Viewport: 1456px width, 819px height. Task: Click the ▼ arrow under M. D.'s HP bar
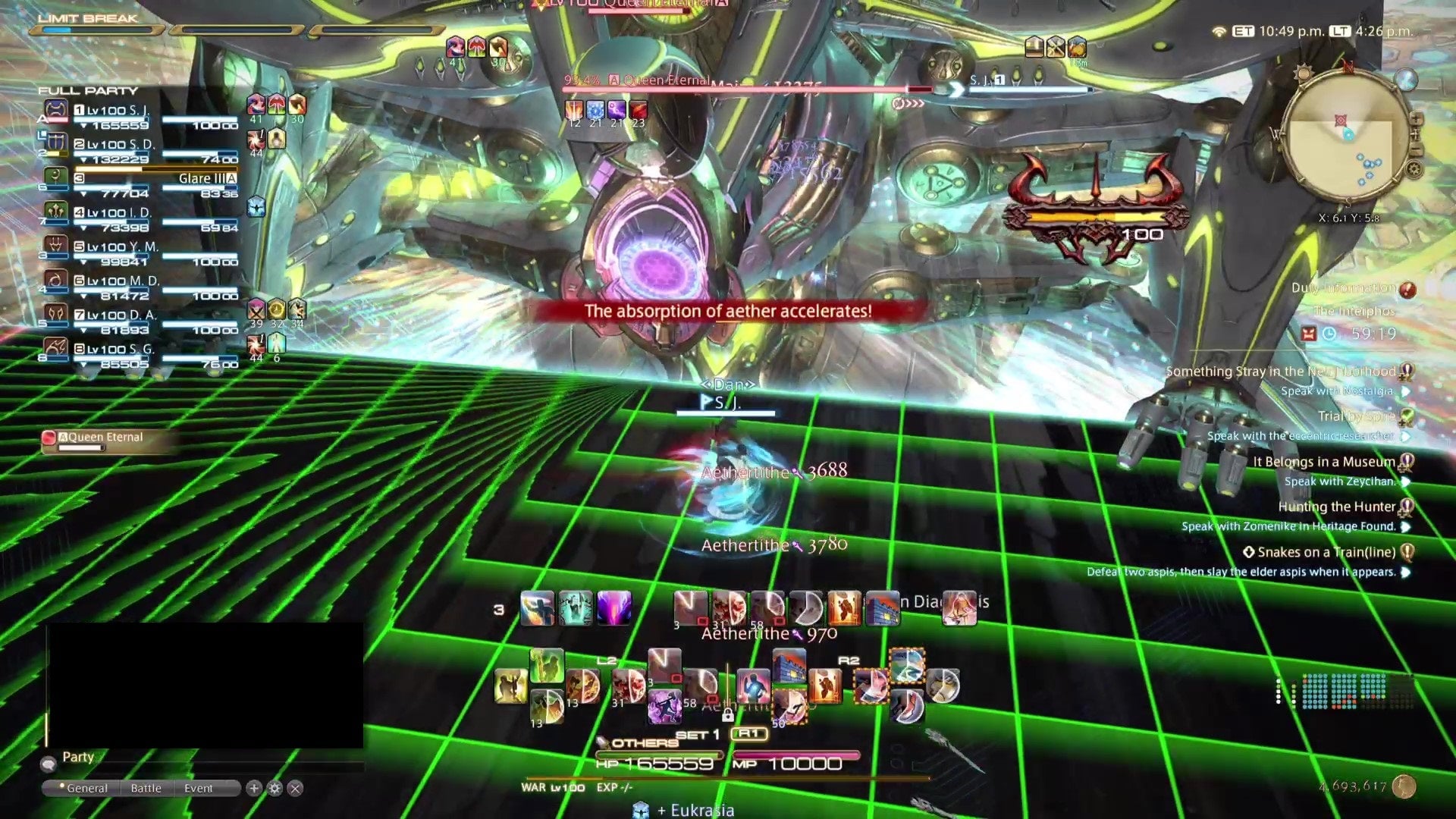coord(83,295)
